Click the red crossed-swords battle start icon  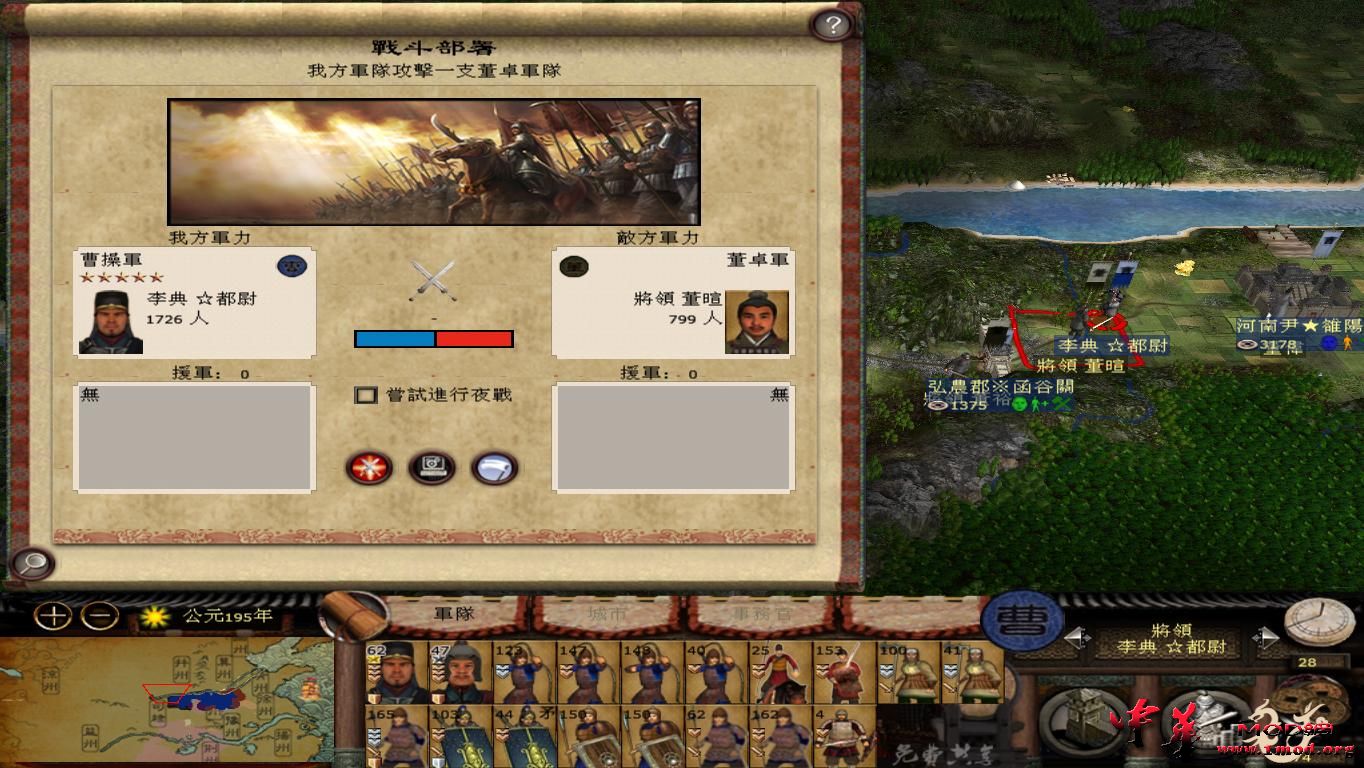click(x=370, y=468)
